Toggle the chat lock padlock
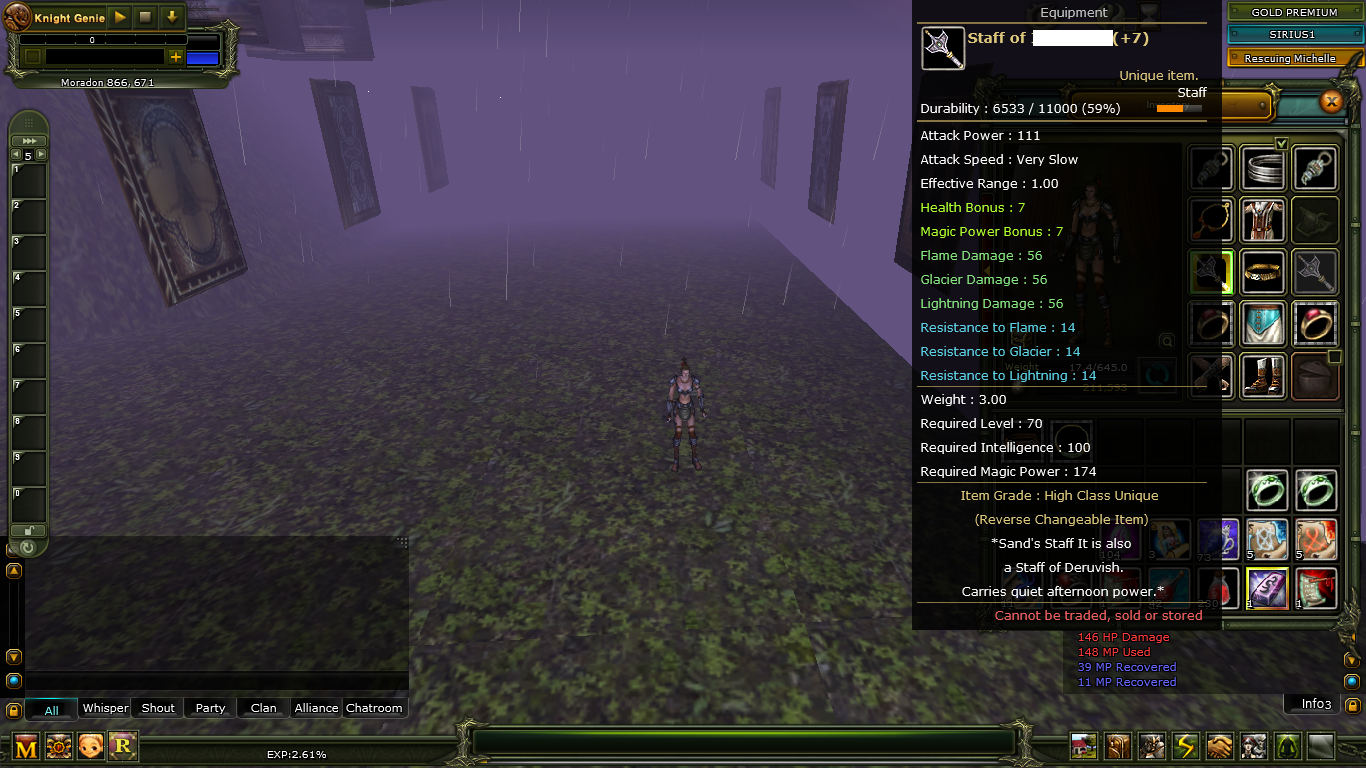This screenshot has width=1366, height=768. 13,710
